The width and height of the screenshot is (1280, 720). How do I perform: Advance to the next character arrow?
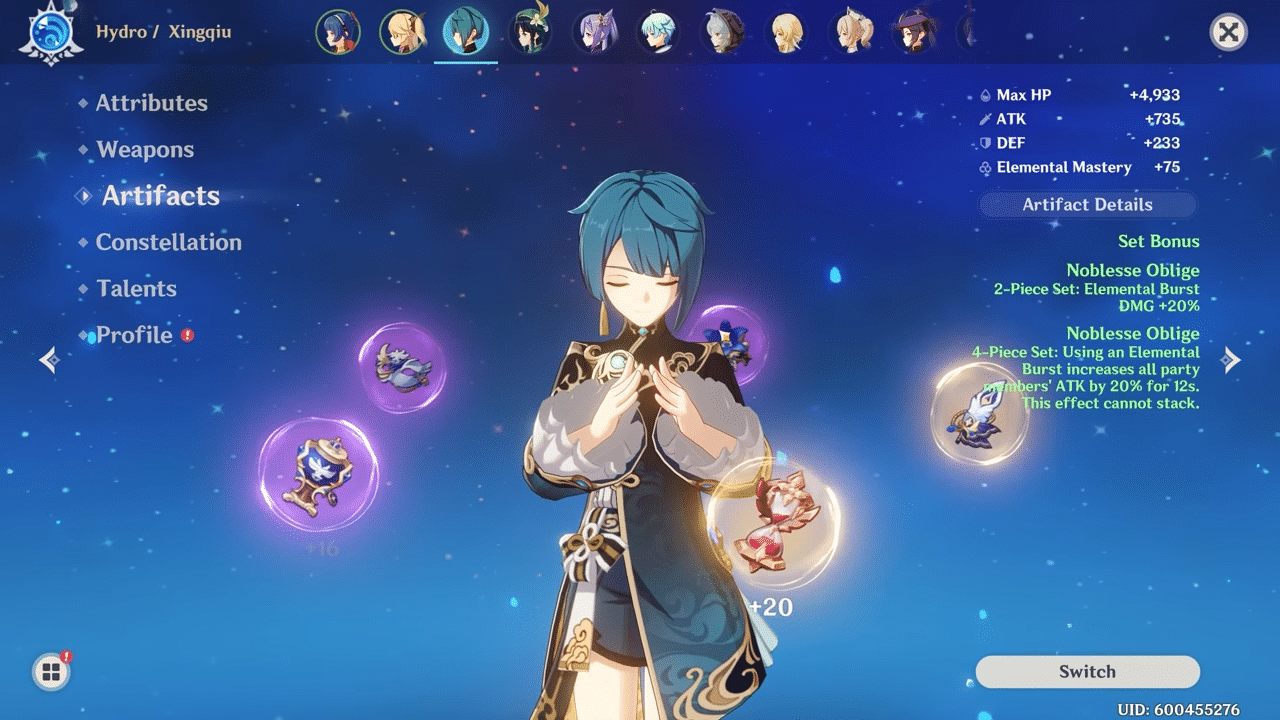click(x=1232, y=360)
